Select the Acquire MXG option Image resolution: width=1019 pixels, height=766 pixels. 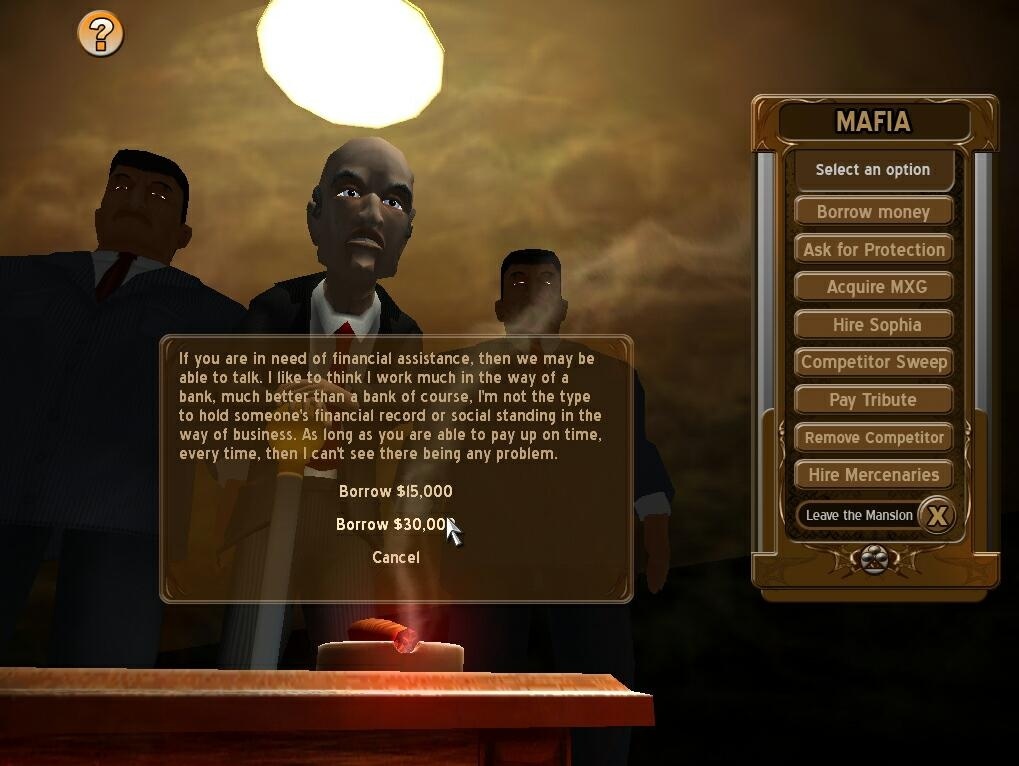(873, 287)
